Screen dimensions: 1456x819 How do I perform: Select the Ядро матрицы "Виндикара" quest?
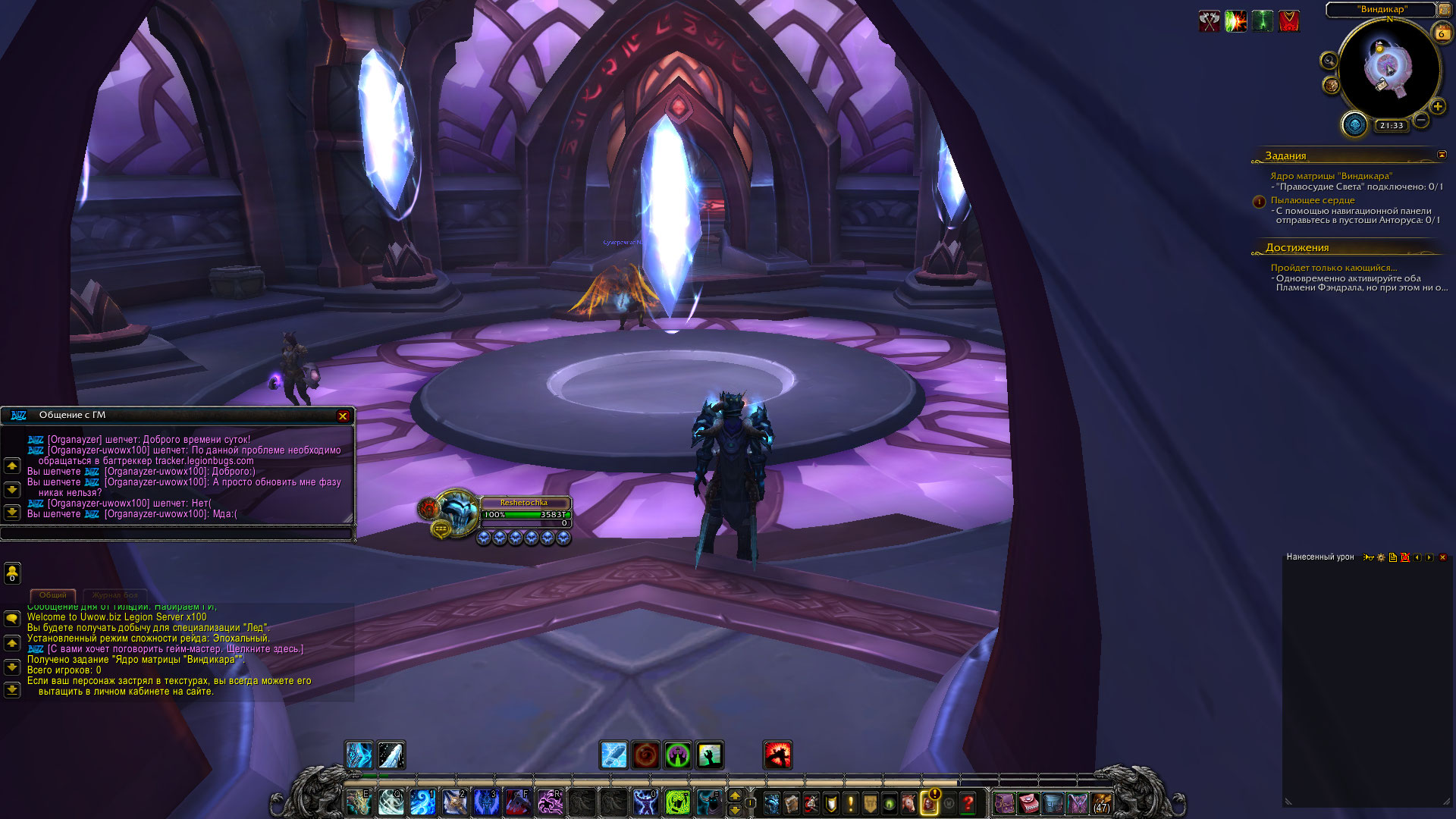(1331, 176)
